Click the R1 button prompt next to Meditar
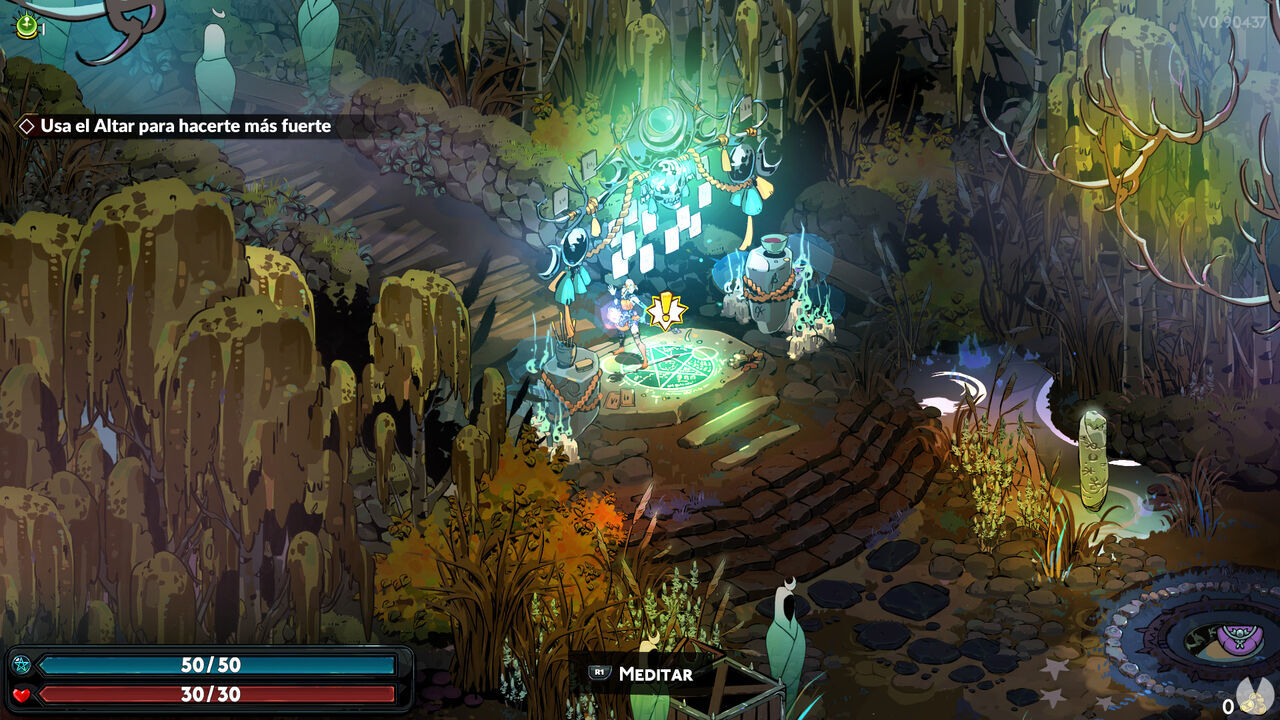Screen dimensions: 1280x720 tap(597, 674)
